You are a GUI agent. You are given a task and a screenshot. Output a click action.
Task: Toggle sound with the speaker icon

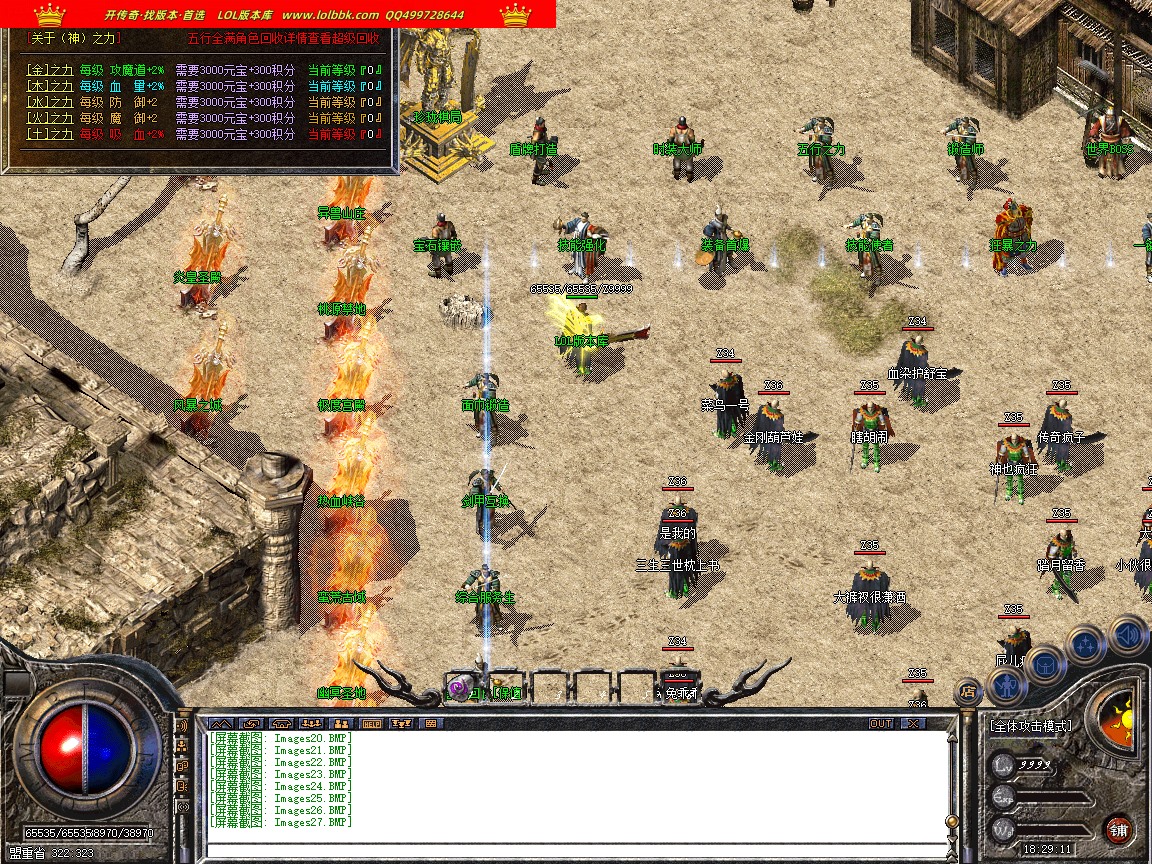point(1129,633)
